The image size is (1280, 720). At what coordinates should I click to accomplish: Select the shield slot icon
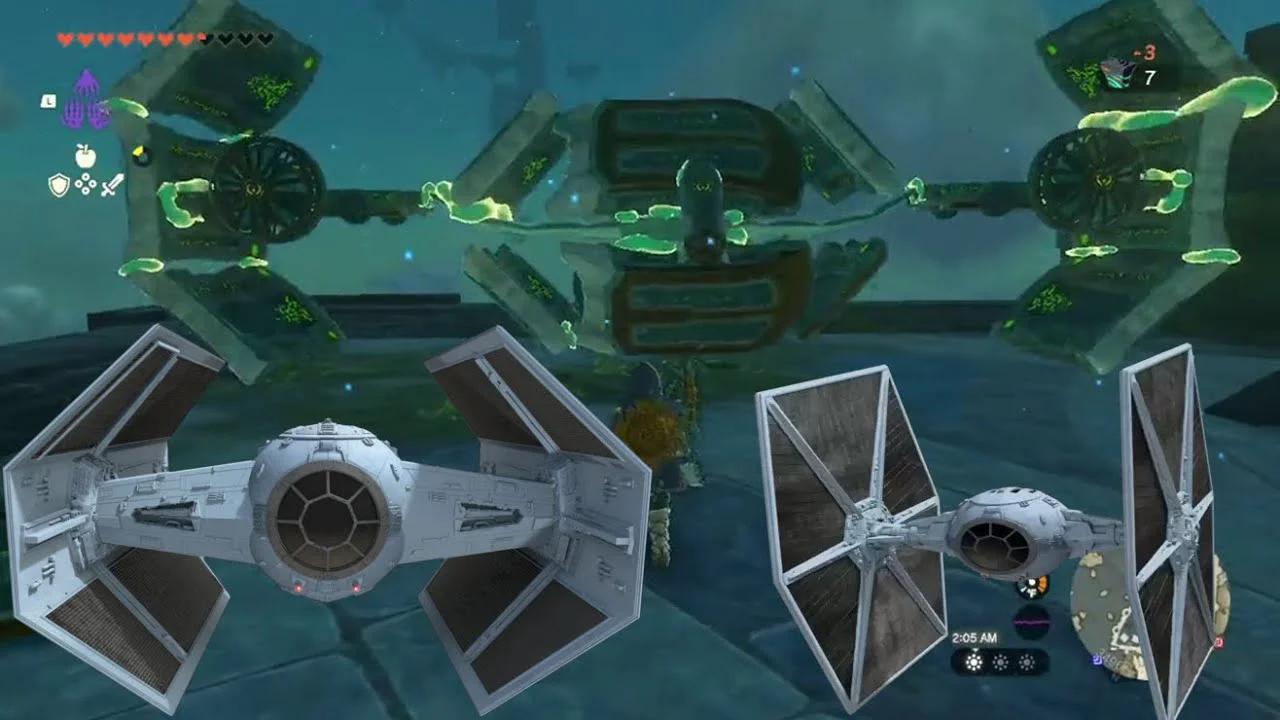click(x=60, y=183)
